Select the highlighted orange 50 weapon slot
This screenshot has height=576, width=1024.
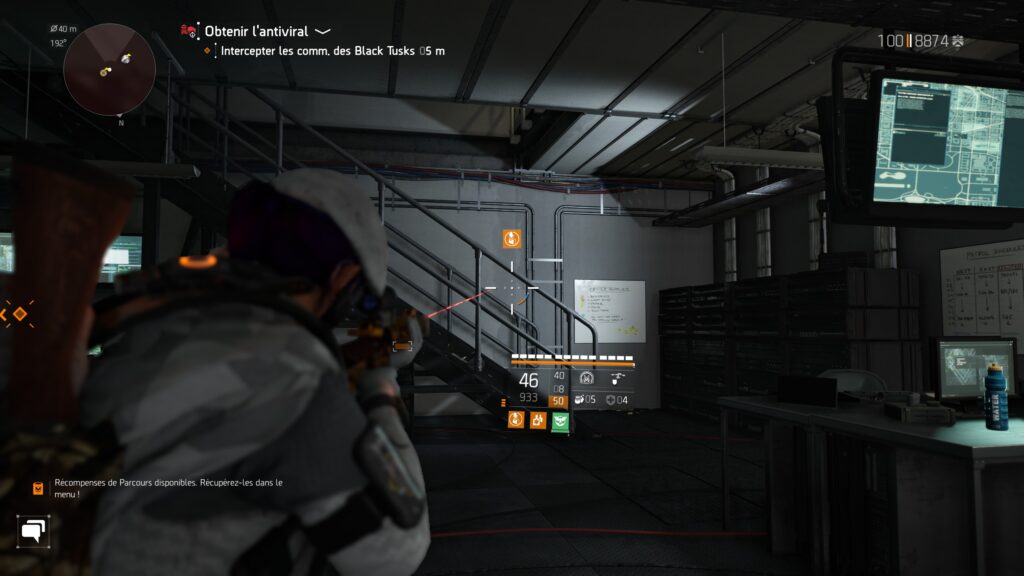coord(558,401)
